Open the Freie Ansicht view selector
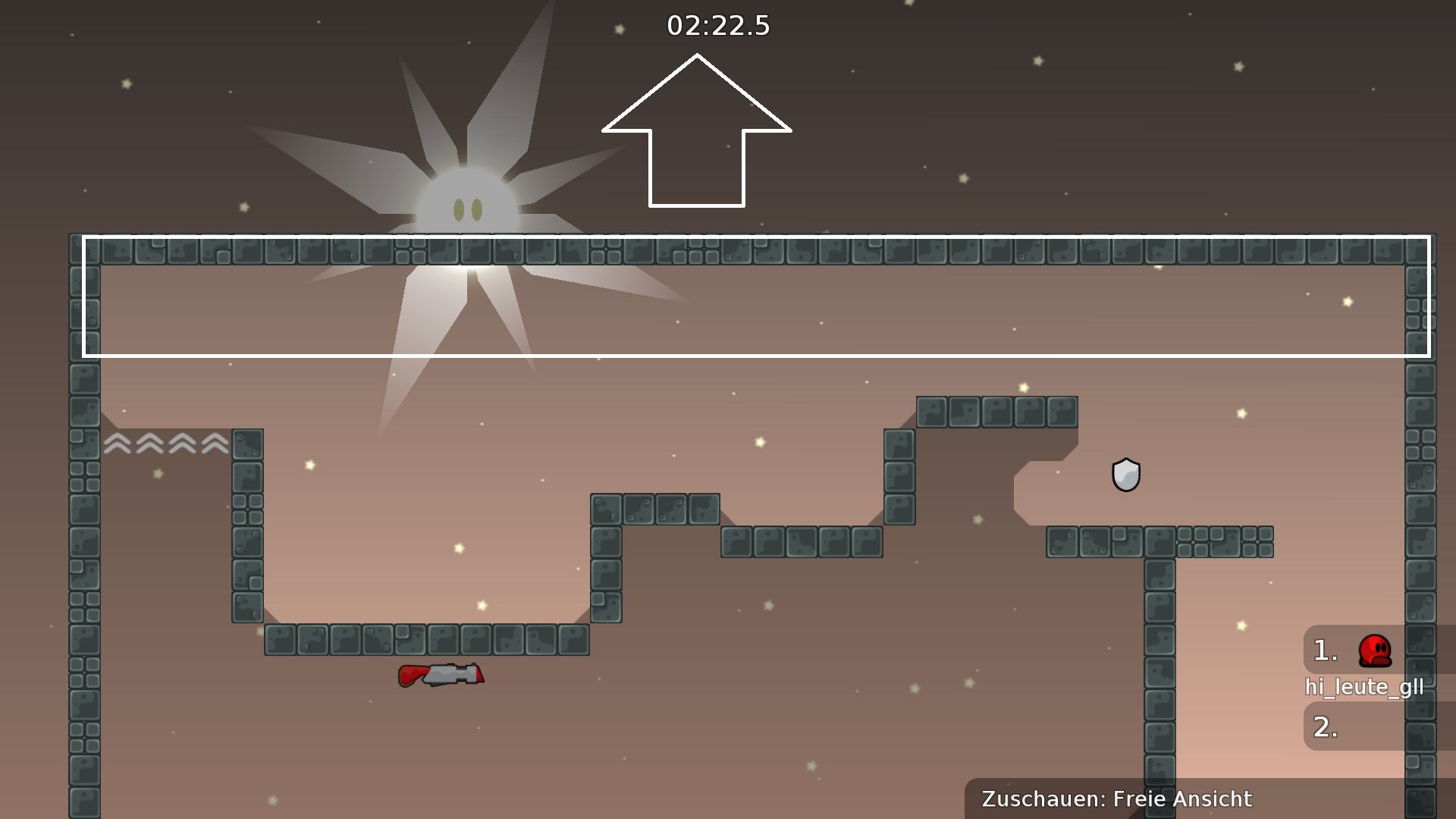This screenshot has width=1456, height=819. tap(1181, 799)
